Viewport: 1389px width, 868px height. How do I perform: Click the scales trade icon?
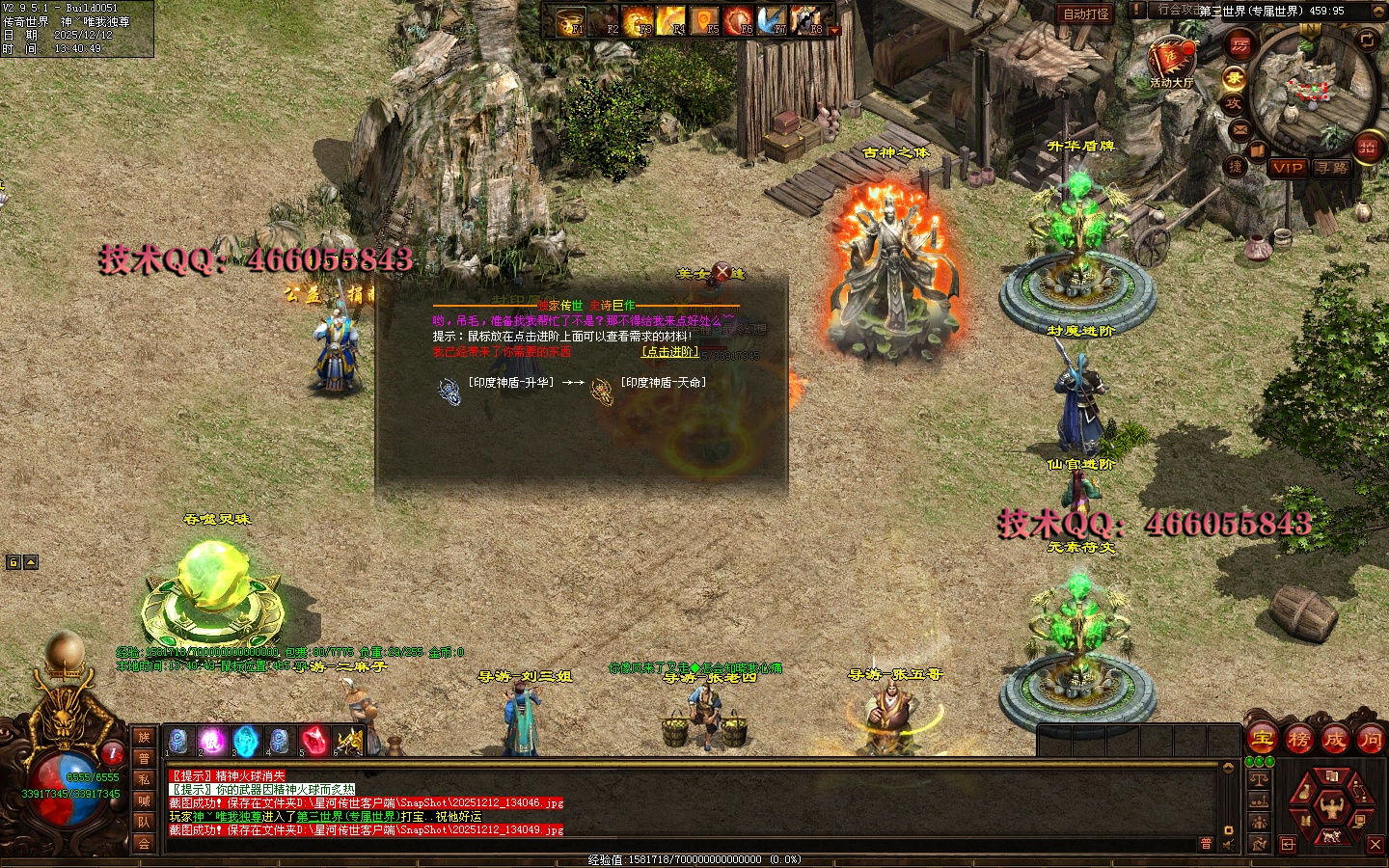coord(1259,778)
